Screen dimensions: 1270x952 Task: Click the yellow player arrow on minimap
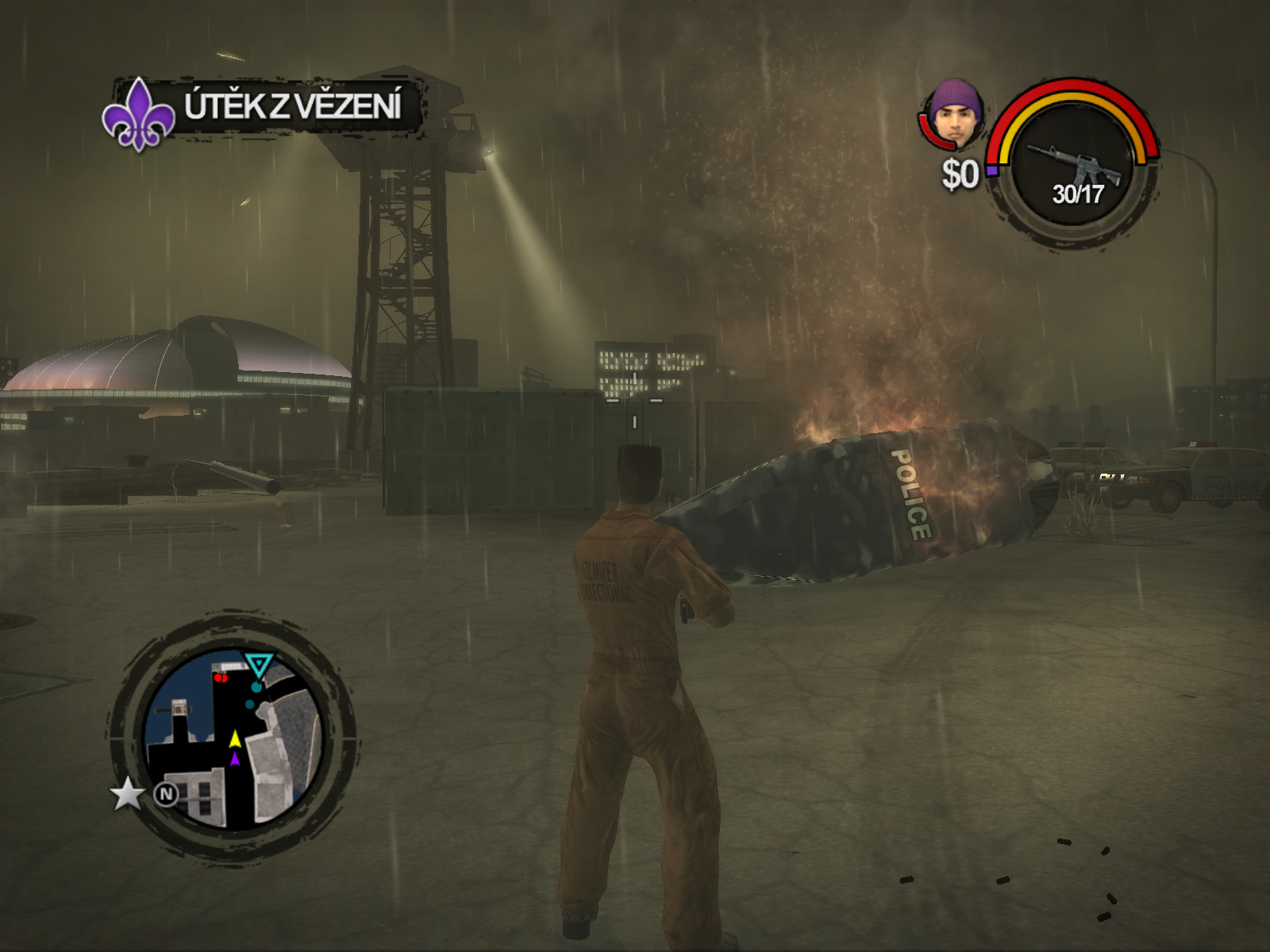(x=235, y=739)
